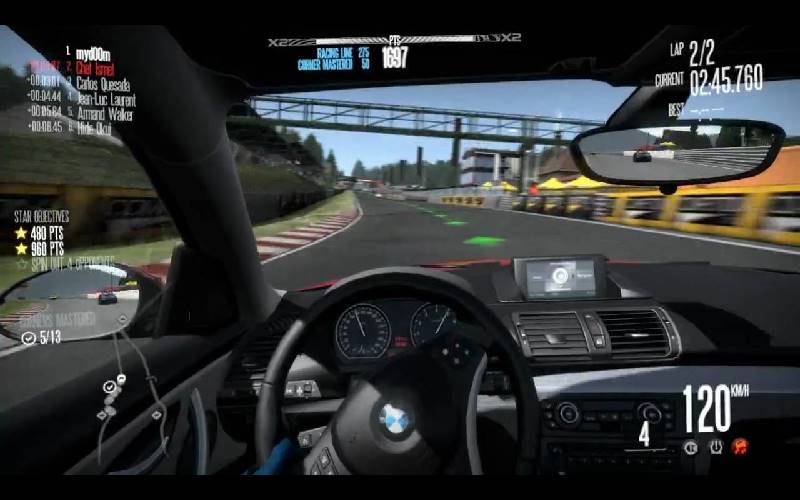The height and width of the screenshot is (500, 800).
Task: Toggle the tire-shaped driving aid icon
Action: pos(715,446)
